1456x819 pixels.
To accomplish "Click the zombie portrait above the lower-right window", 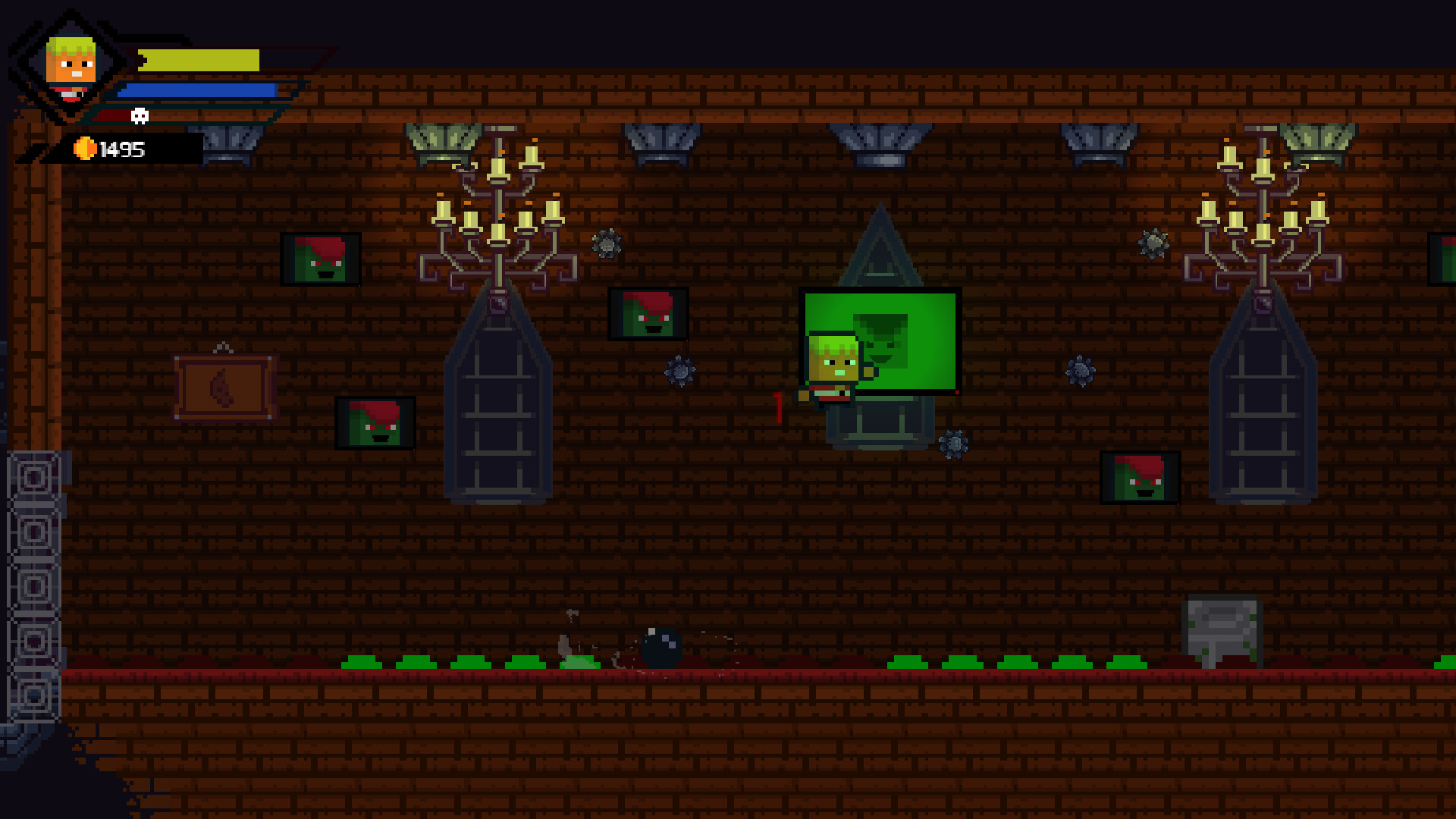I will [1139, 478].
